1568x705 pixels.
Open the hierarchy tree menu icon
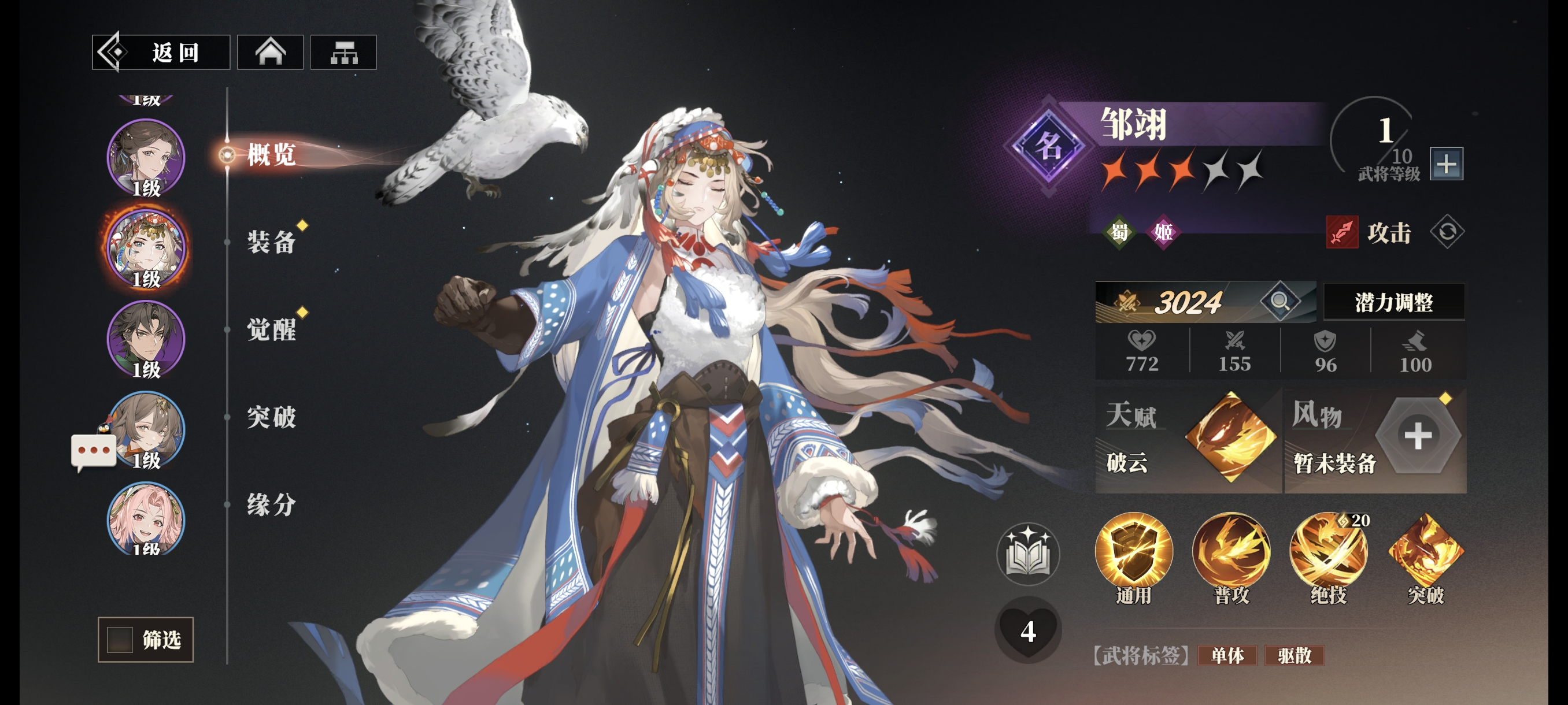pos(343,53)
